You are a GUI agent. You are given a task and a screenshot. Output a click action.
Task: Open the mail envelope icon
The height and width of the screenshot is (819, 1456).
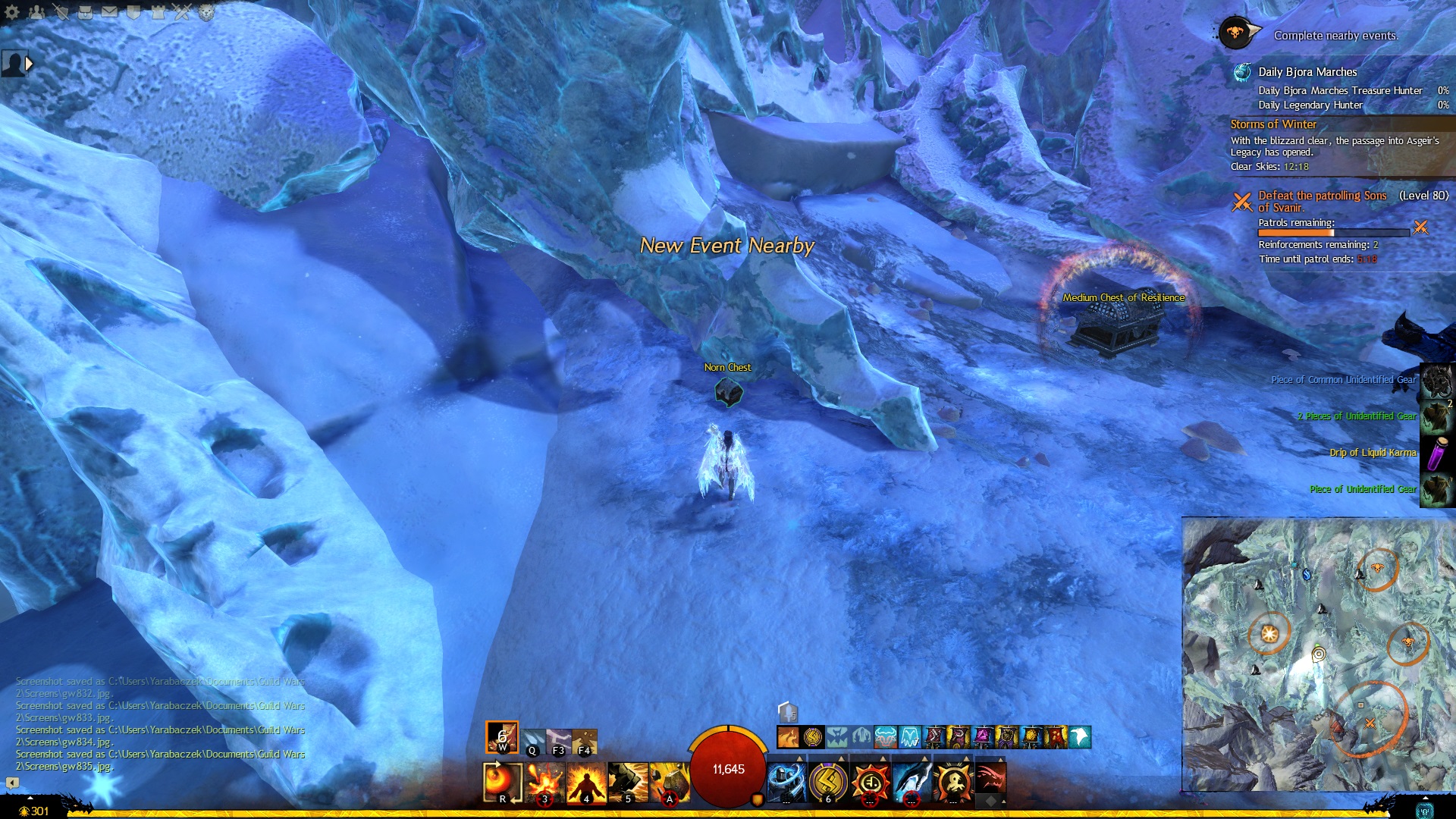coord(109,12)
